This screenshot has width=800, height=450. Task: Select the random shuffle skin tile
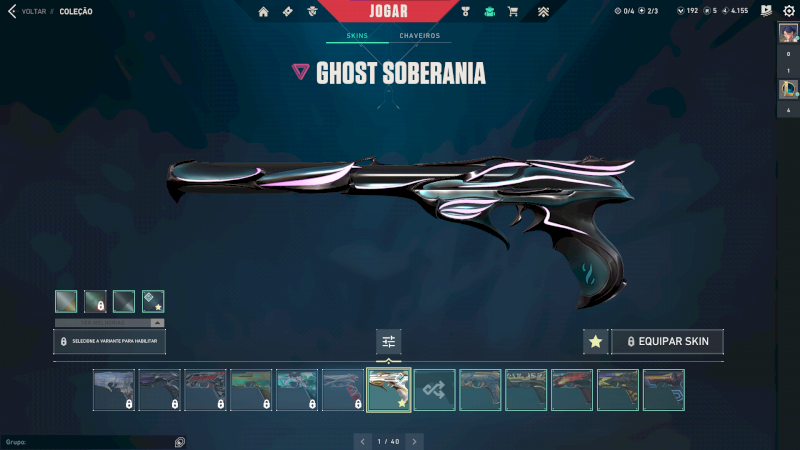(435, 390)
